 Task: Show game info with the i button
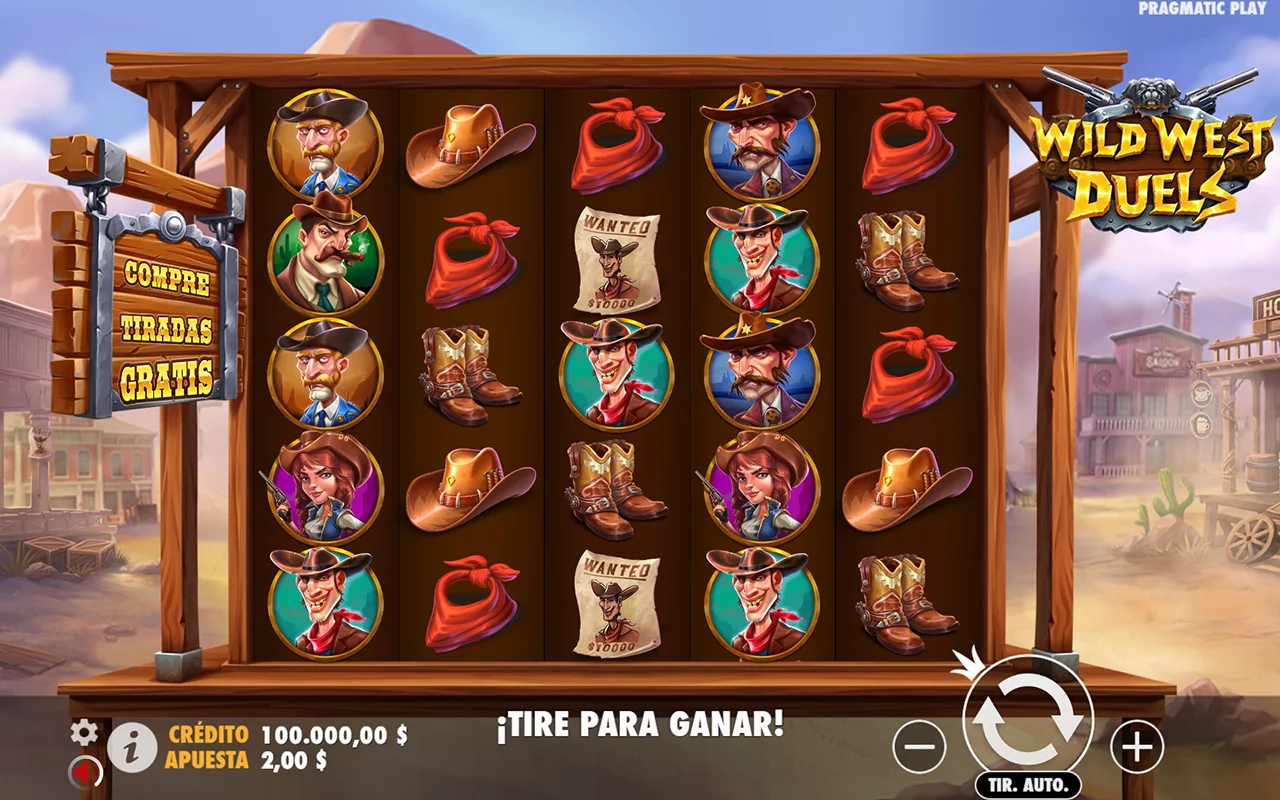(132, 747)
